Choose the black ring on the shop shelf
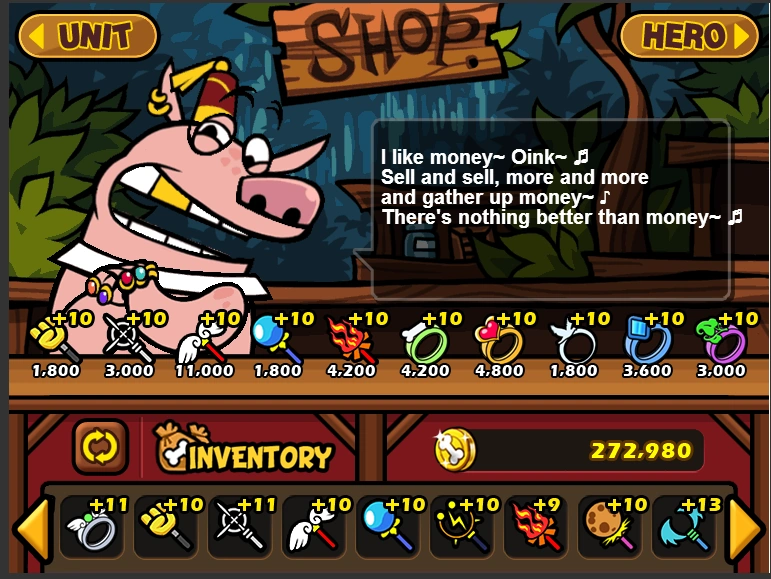This screenshot has height=579, width=771. [x=574, y=340]
